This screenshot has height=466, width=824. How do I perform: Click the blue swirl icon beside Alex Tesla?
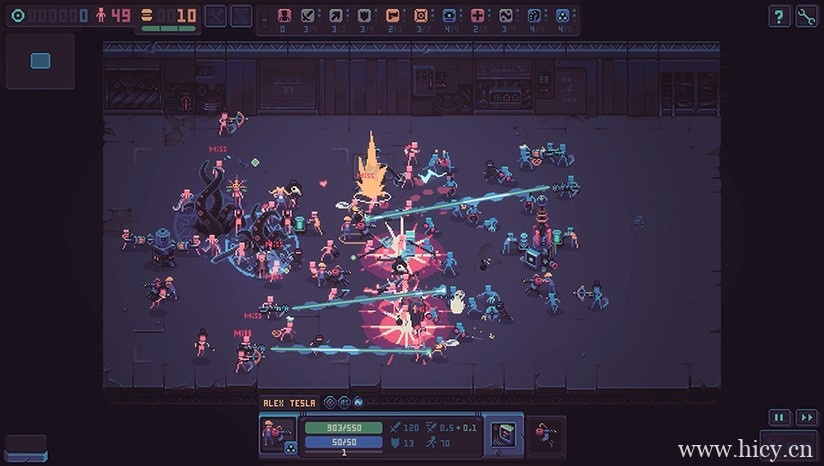357,403
